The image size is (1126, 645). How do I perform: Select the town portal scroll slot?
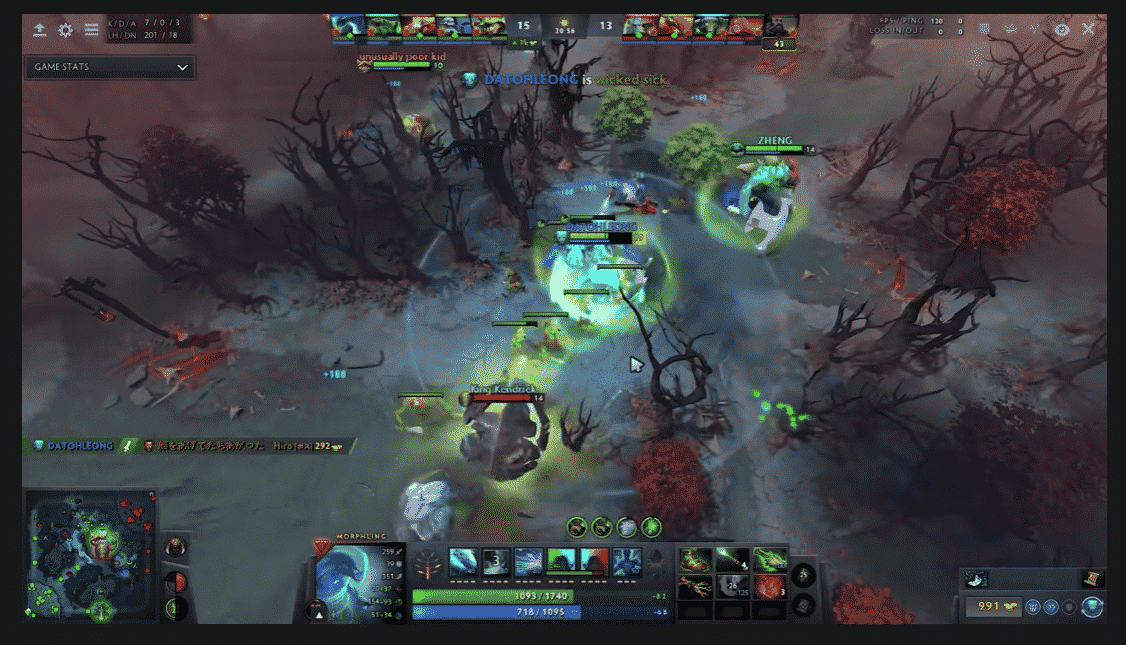(1091, 579)
